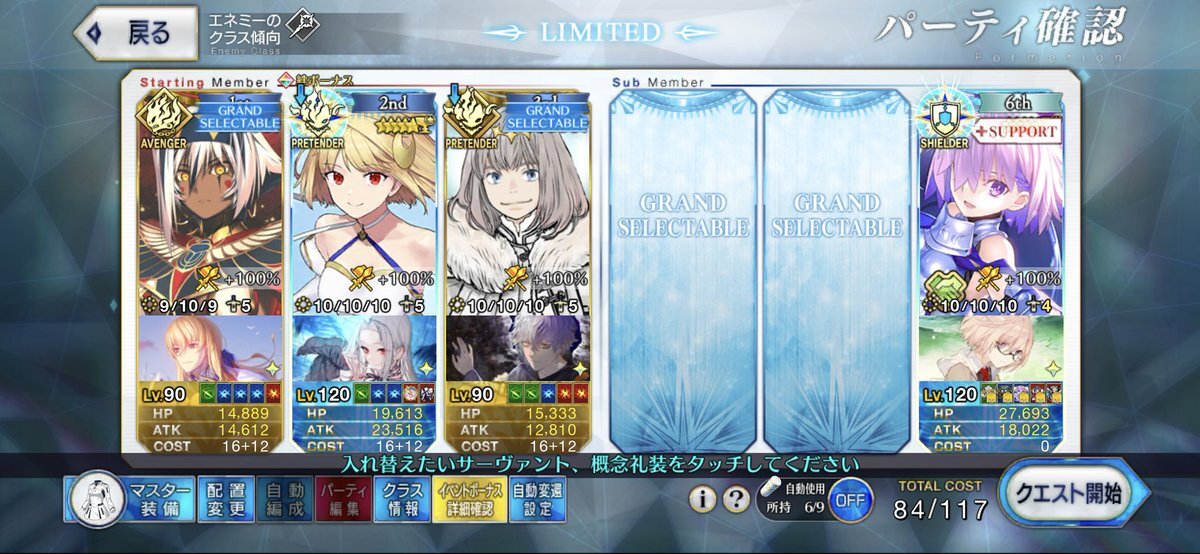Open 配置変更 to rearrange members
Screen dimensions: 1200x554
(x=223, y=499)
